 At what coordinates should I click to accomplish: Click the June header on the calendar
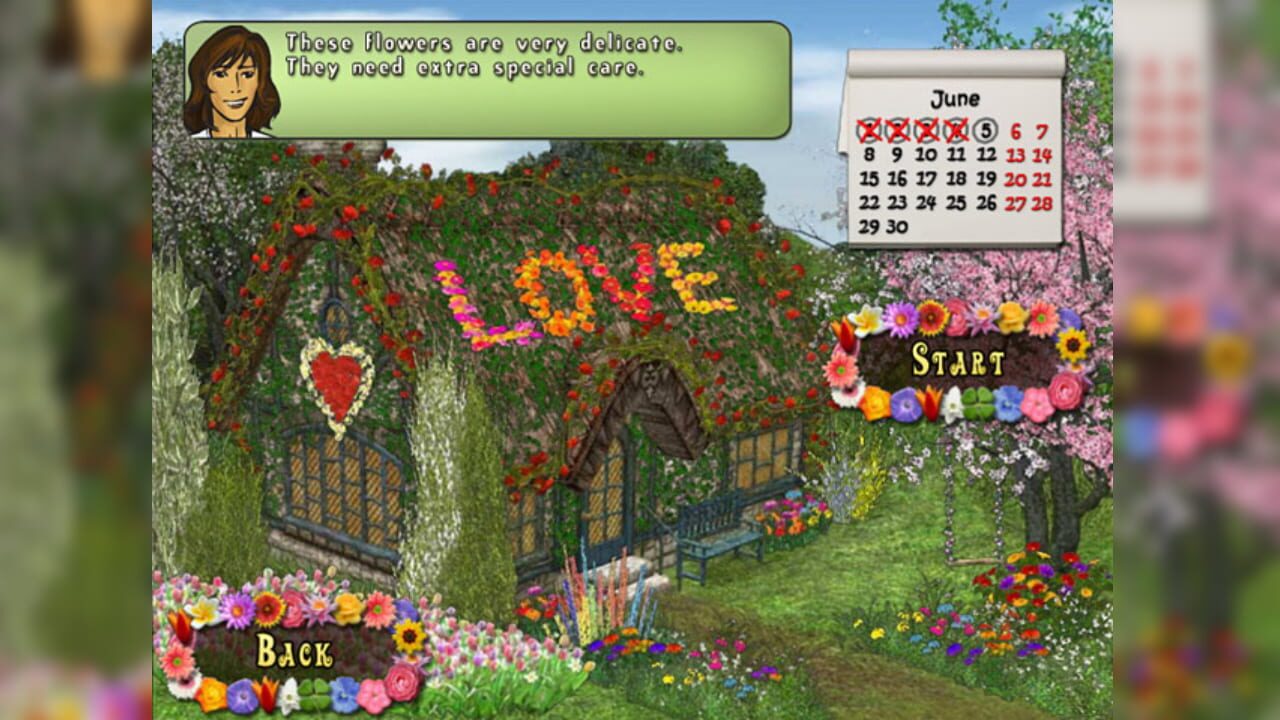[x=955, y=99]
